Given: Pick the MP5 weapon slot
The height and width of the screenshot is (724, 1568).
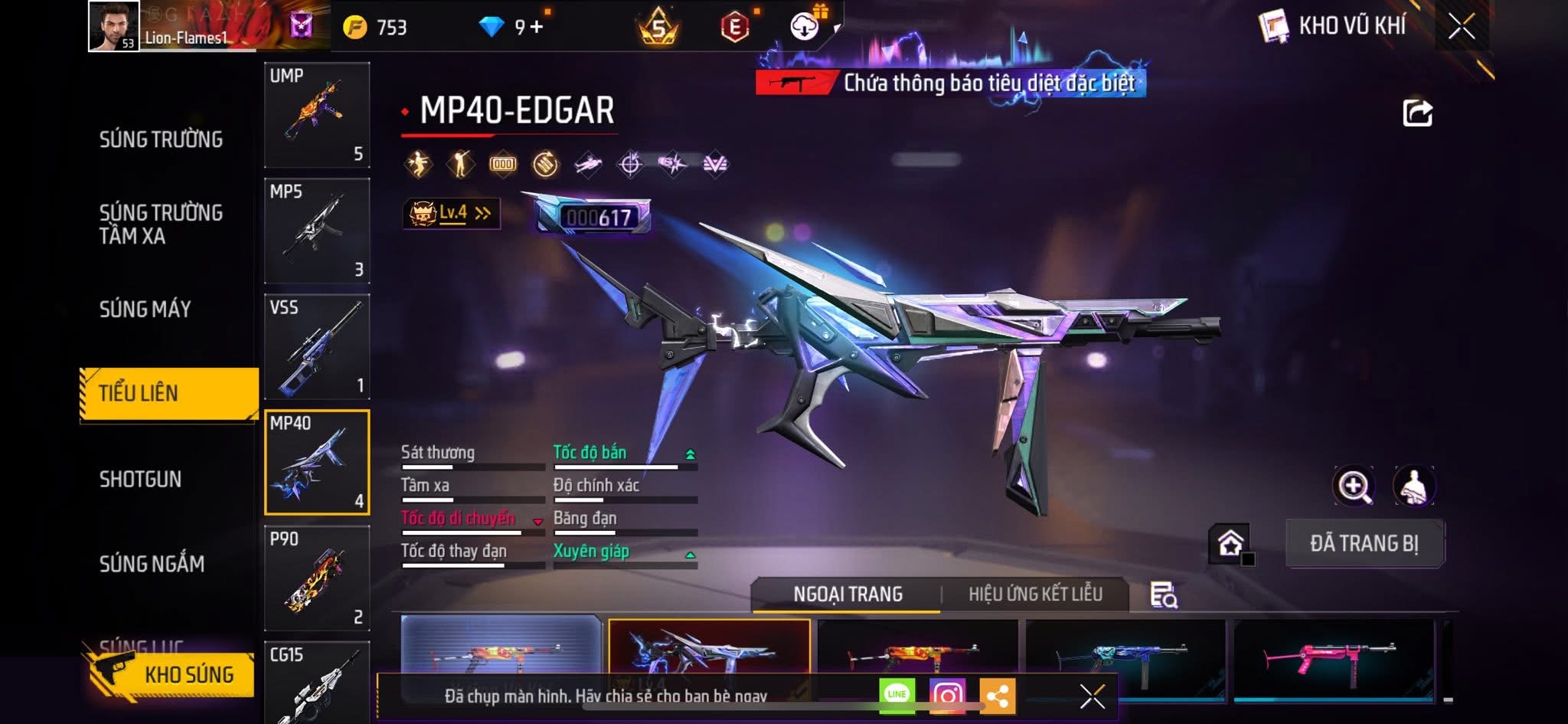Looking at the screenshot, I should click(317, 231).
